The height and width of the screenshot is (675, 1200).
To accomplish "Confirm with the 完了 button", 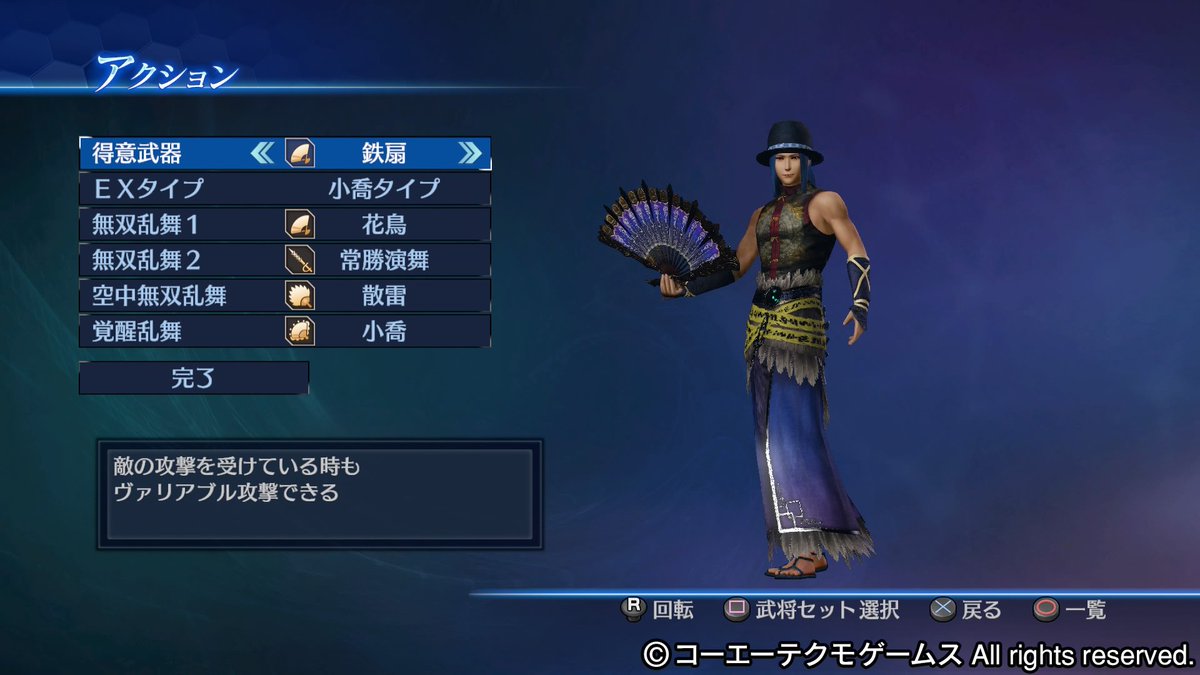I will 194,378.
